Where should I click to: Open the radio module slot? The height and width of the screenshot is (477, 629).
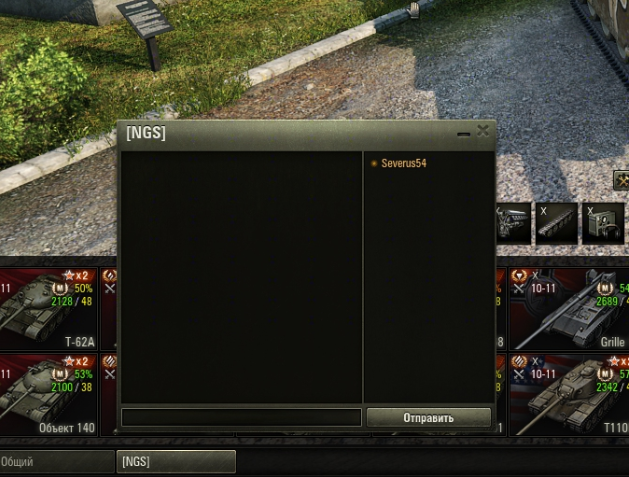(x=603, y=223)
